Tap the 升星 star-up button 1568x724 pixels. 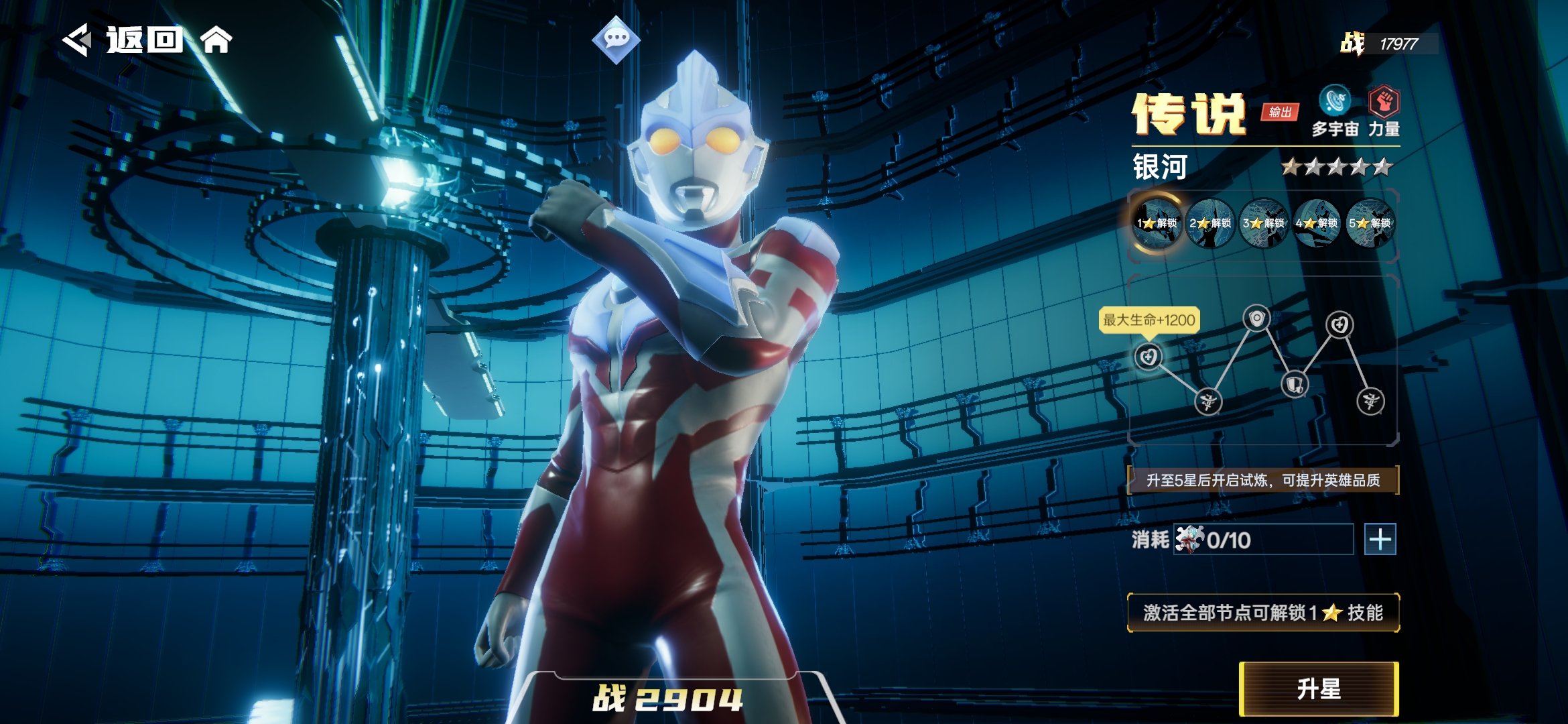[x=1319, y=688]
